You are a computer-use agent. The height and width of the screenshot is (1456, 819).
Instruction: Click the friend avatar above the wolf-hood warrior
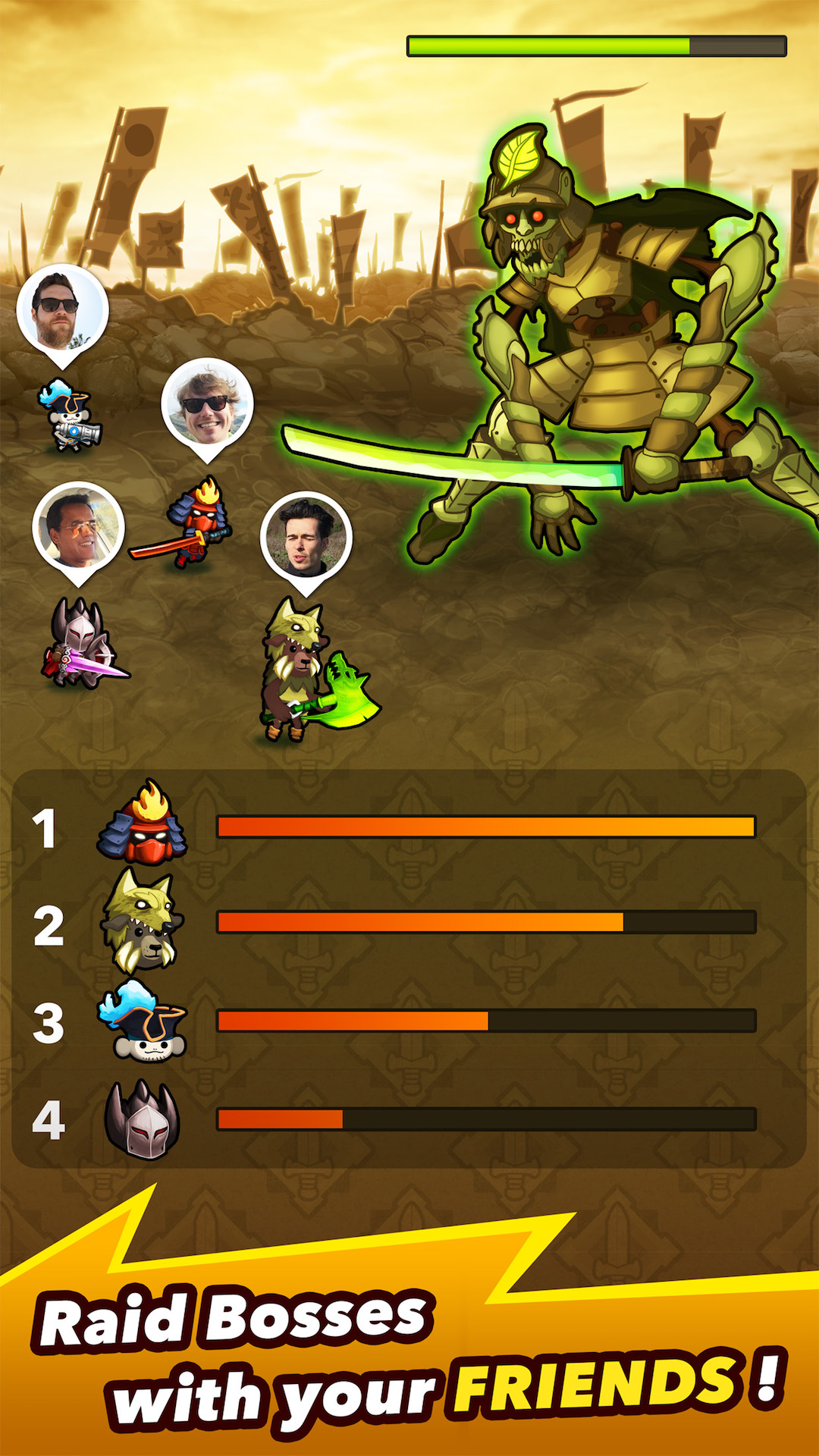[x=306, y=537]
